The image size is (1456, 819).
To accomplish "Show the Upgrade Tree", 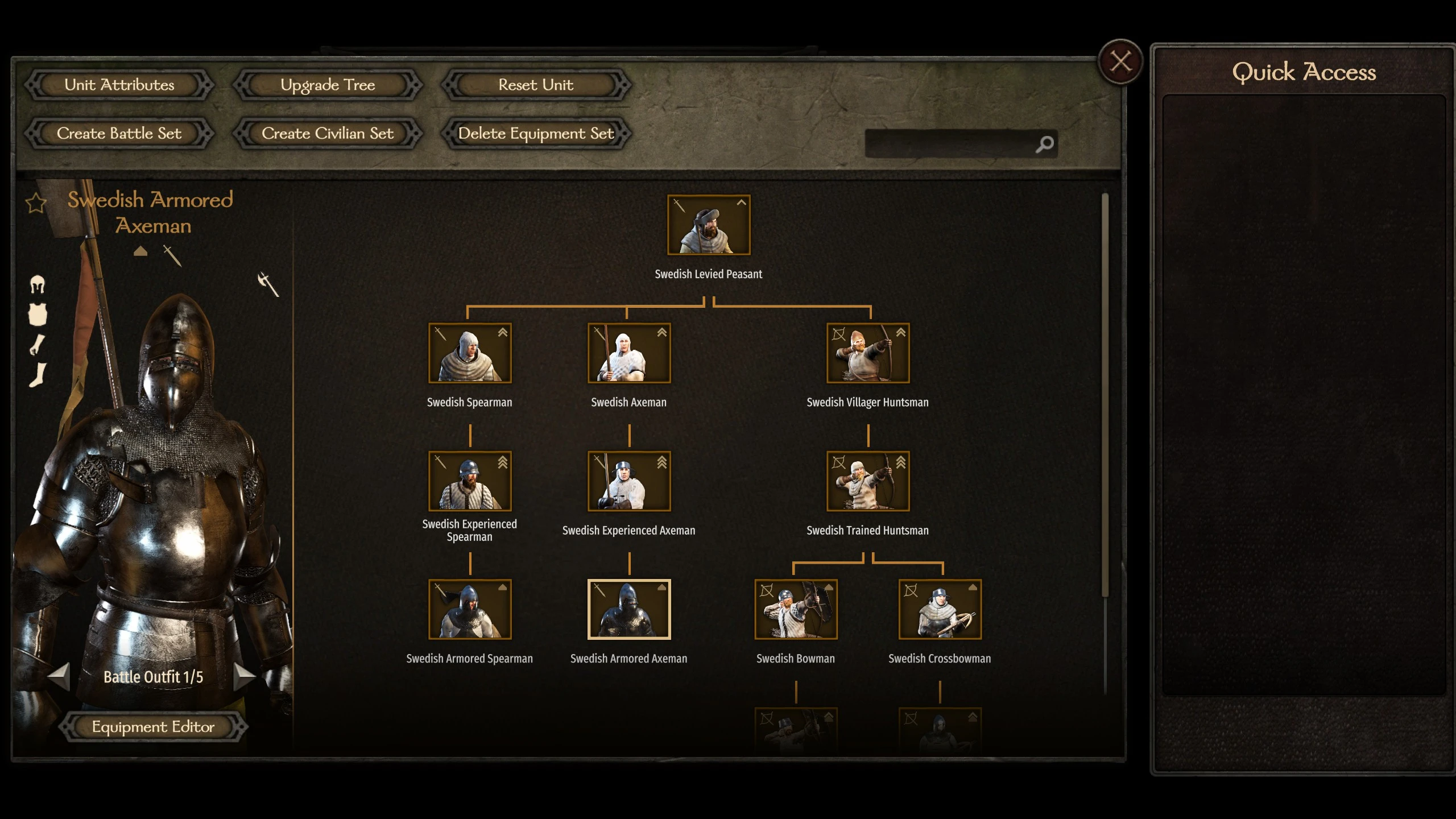I will pos(328,85).
